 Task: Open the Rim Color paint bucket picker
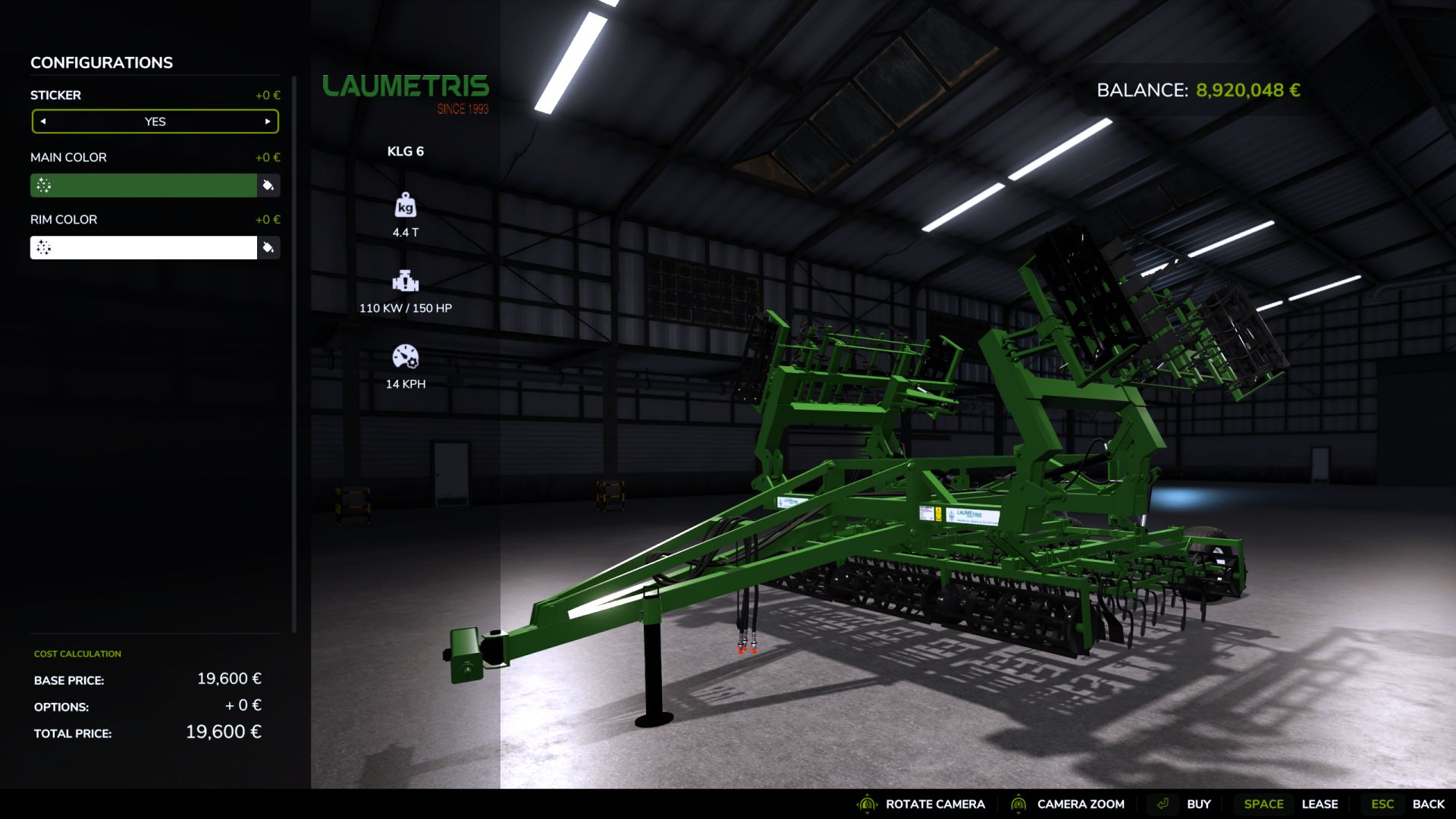coord(269,247)
